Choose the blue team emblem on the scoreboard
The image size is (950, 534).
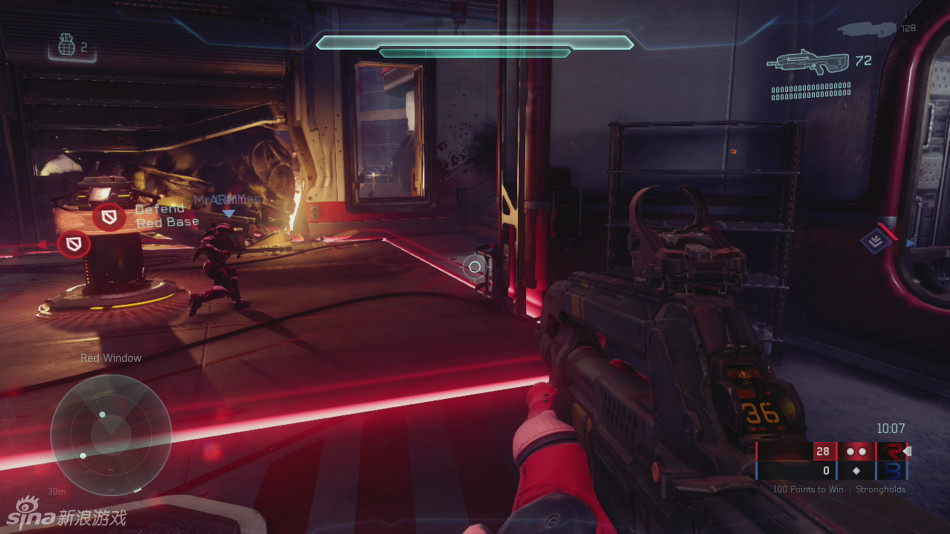point(889,470)
